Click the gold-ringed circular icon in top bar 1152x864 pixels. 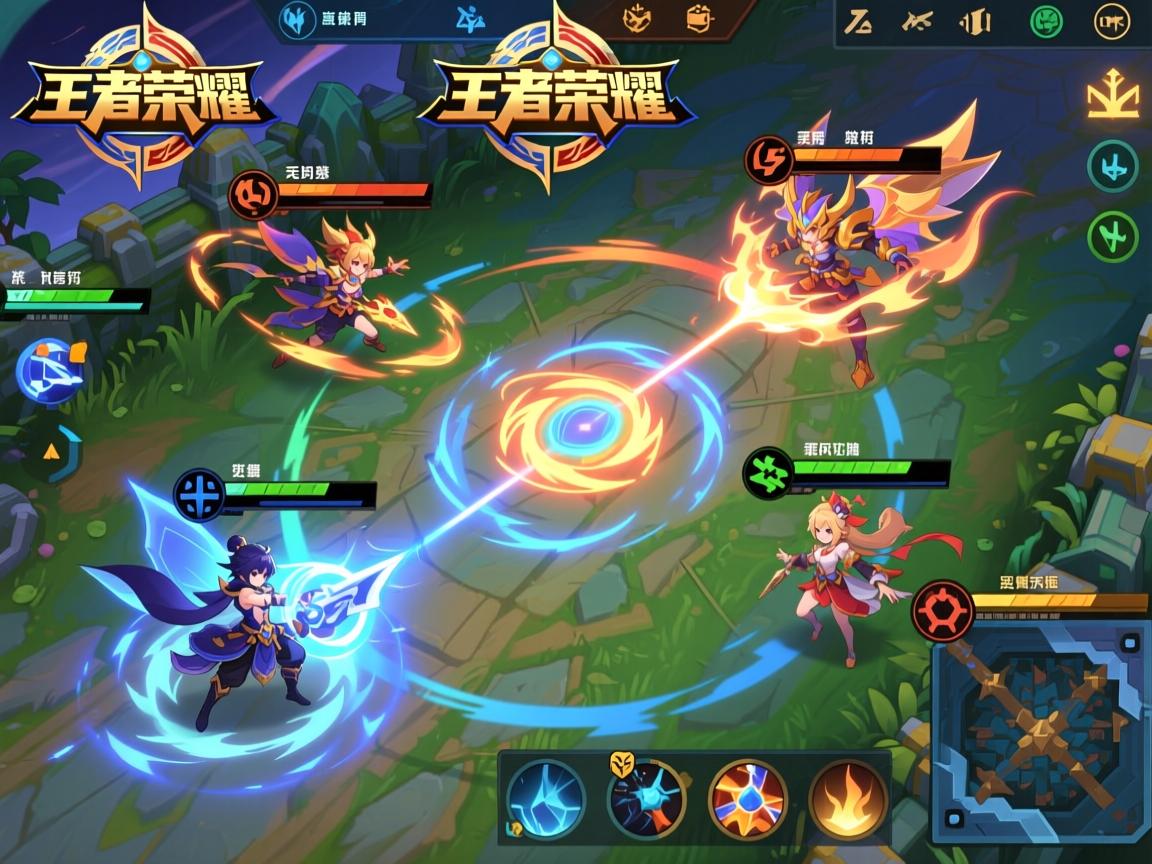[1111, 21]
